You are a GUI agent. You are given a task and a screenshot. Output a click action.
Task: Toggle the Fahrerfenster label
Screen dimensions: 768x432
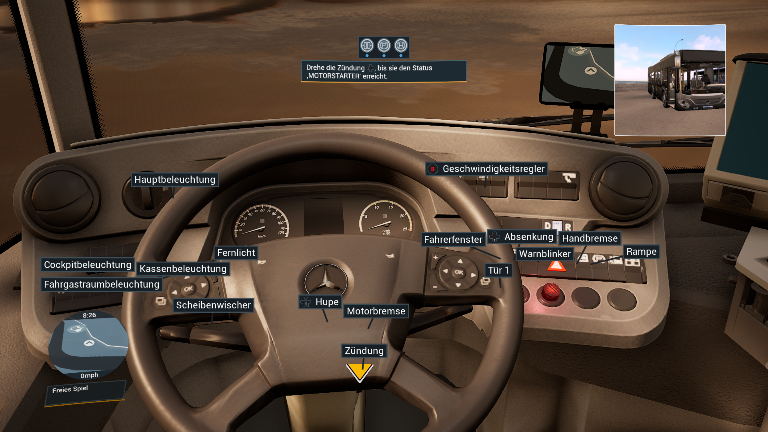(x=453, y=240)
